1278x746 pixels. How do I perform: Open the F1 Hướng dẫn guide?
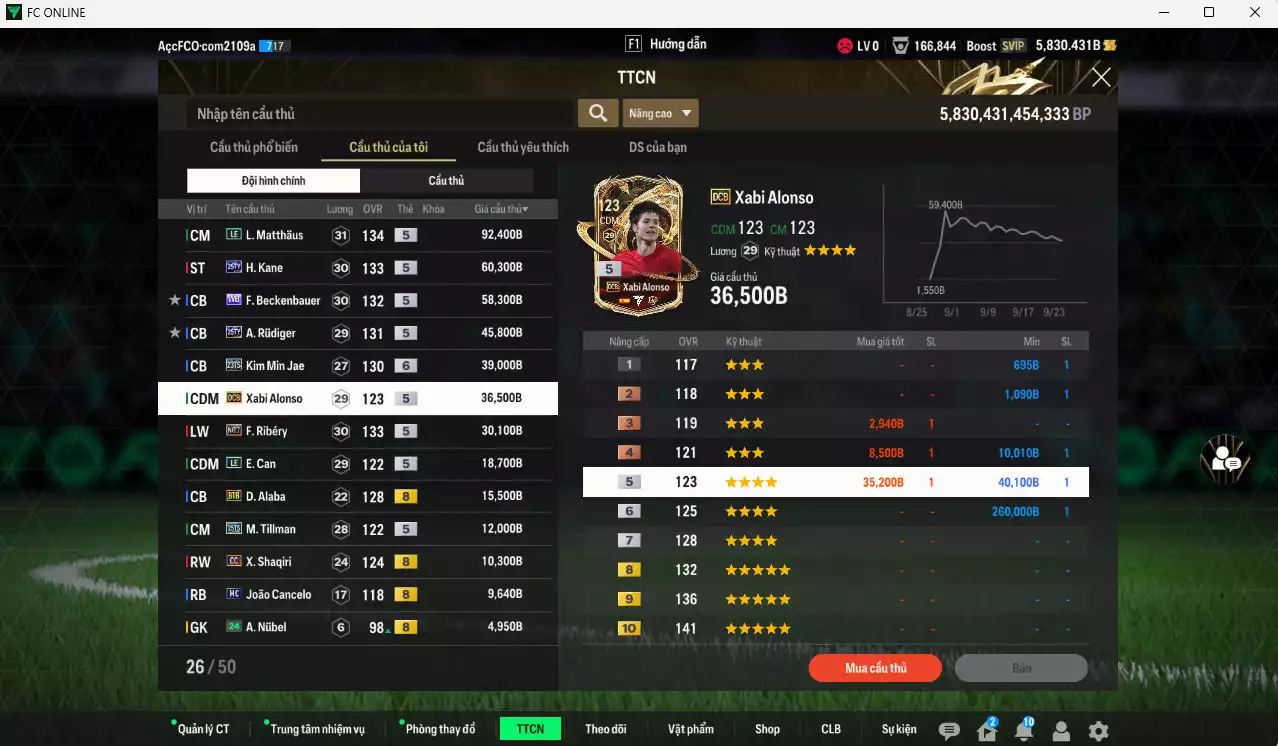coord(666,45)
